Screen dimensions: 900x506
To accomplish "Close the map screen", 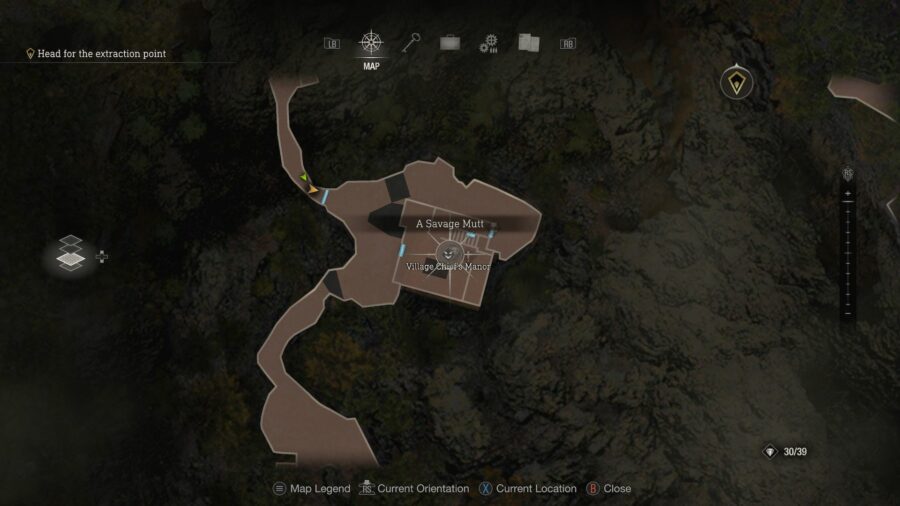I will pyautogui.click(x=608, y=489).
